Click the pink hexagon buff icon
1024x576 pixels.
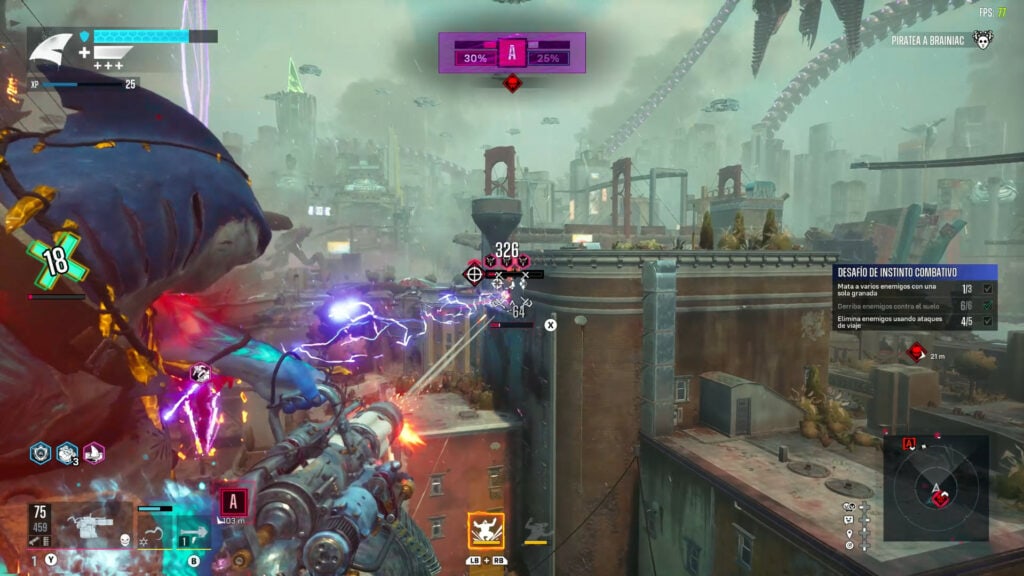[x=94, y=453]
